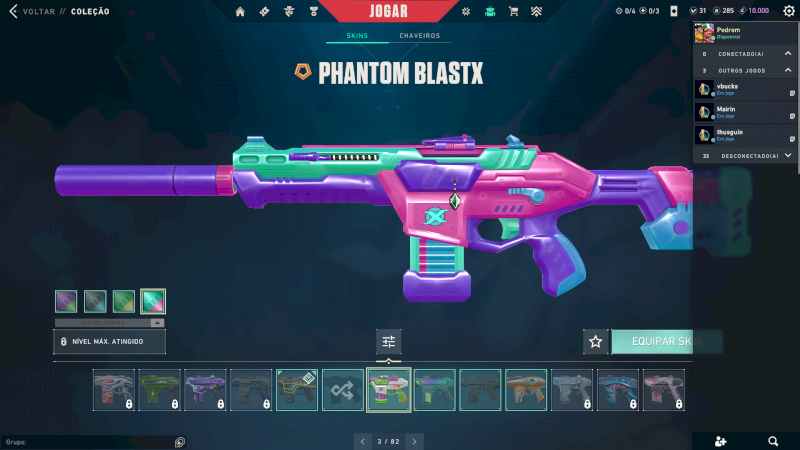Open the settings gear icon

[789, 11]
